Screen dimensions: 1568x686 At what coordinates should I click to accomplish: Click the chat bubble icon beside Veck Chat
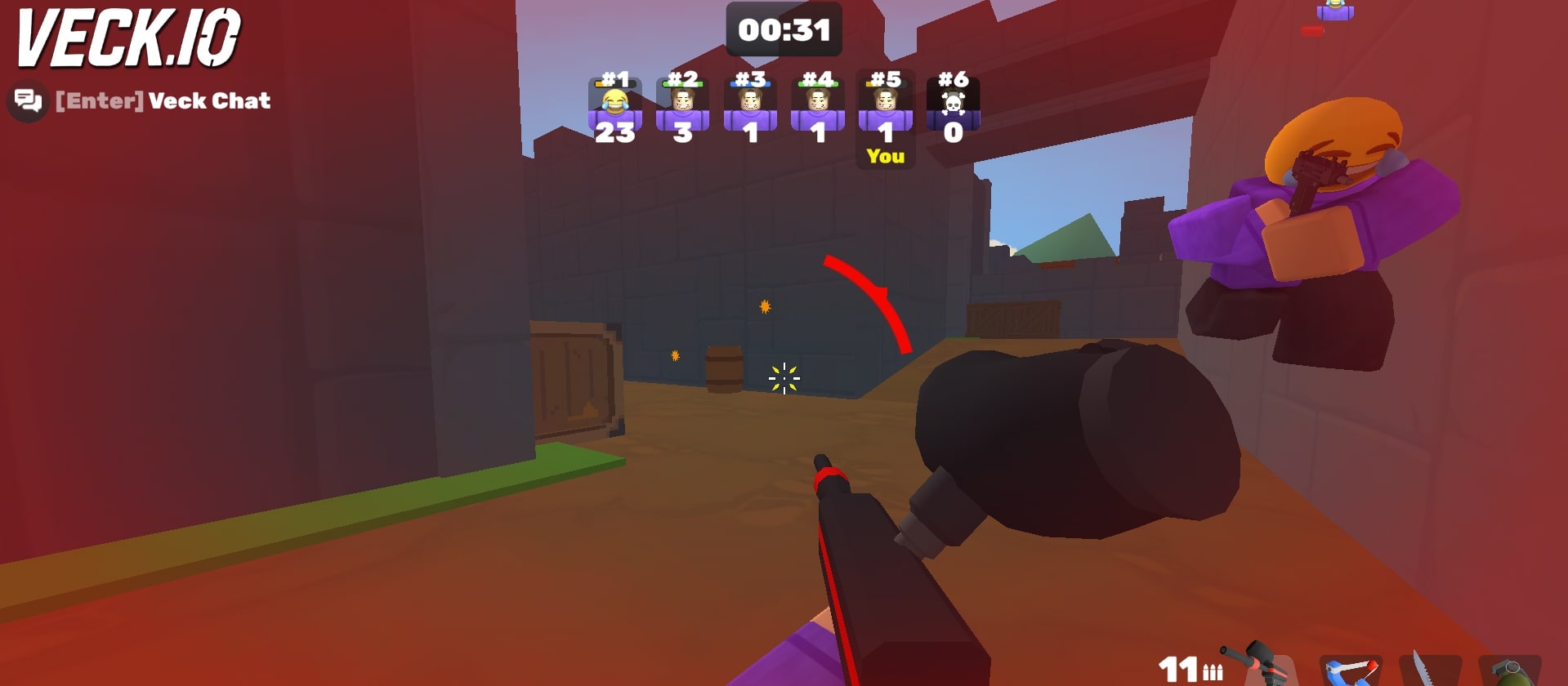coord(27,100)
